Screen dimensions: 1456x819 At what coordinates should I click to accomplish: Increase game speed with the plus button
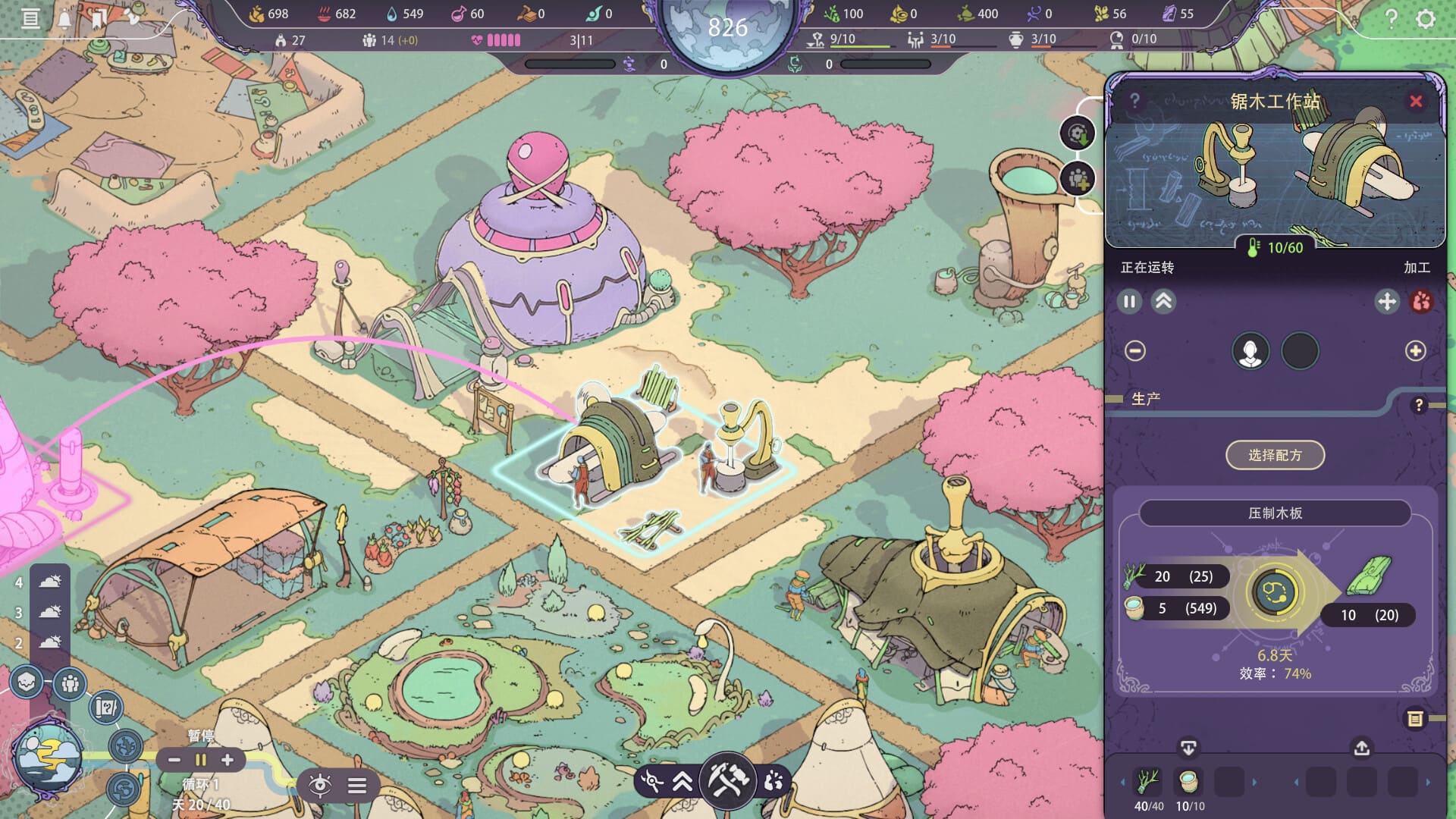[x=227, y=760]
